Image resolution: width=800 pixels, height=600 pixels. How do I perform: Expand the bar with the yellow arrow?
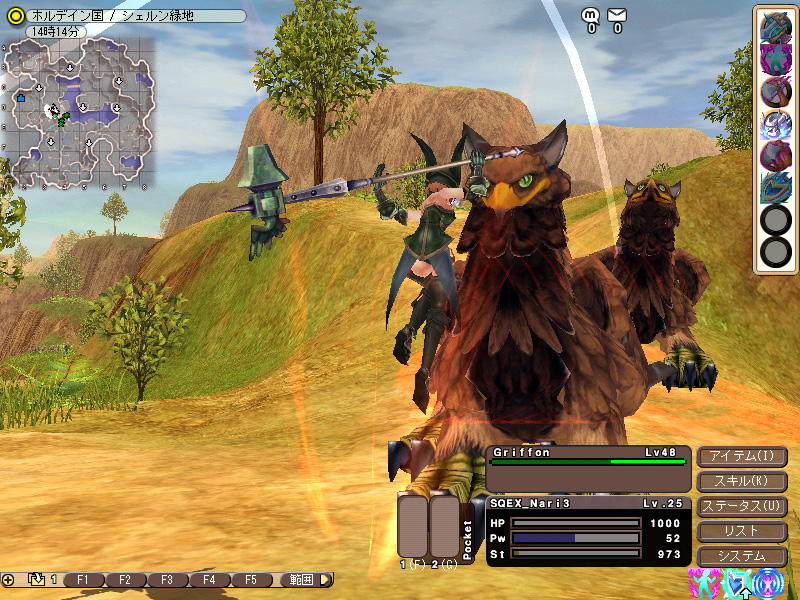327,580
